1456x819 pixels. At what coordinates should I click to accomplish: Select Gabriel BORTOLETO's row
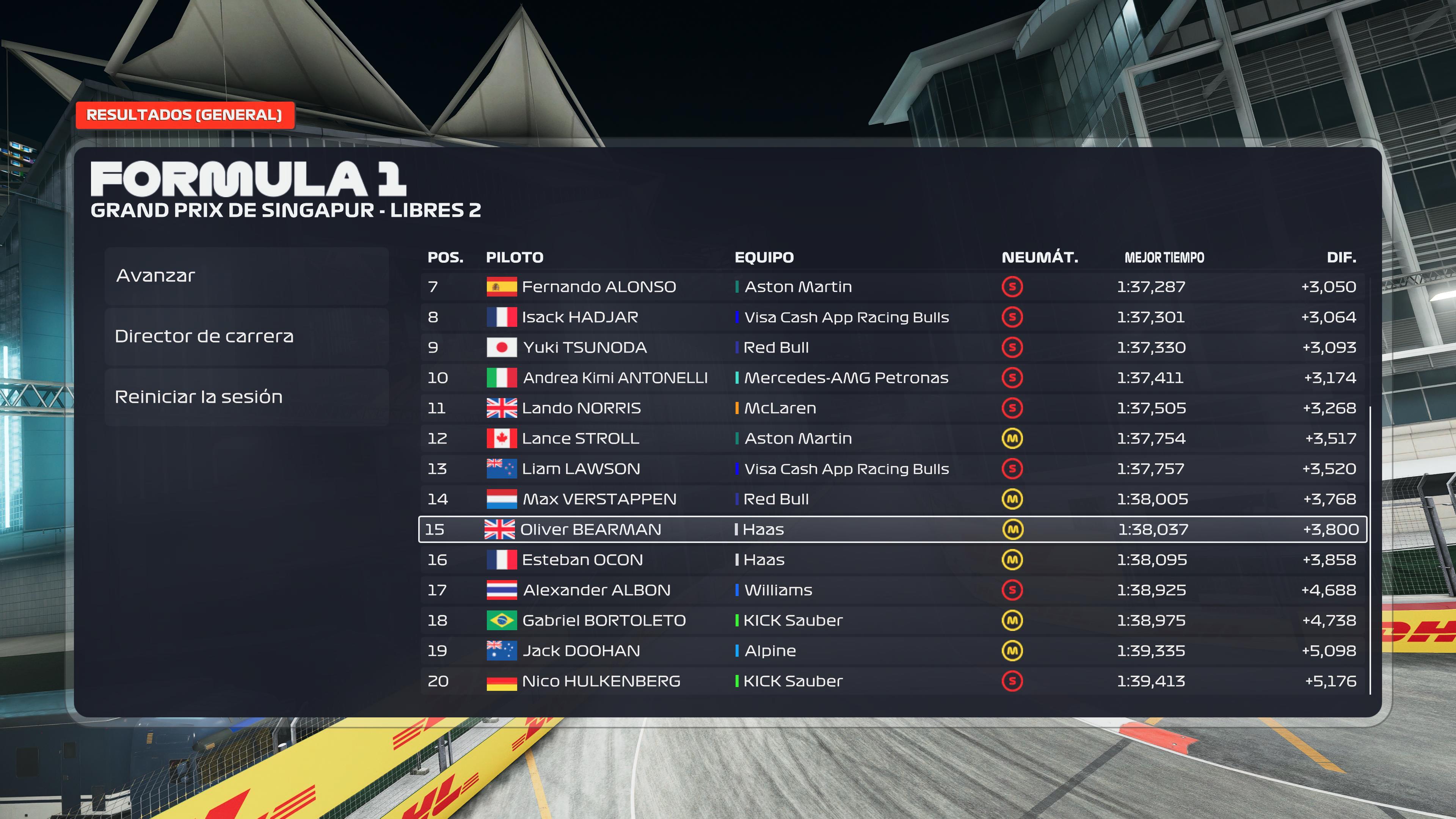click(892, 621)
